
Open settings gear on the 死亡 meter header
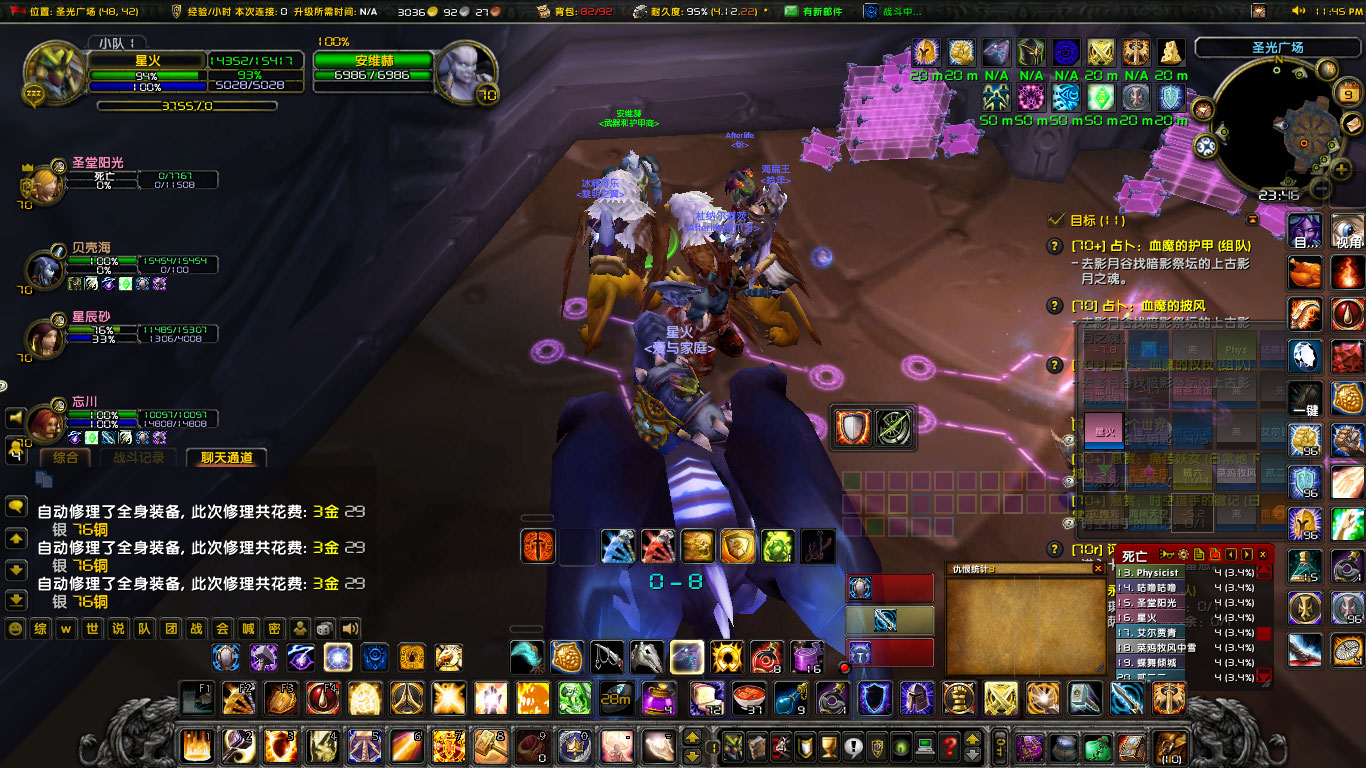click(1183, 554)
